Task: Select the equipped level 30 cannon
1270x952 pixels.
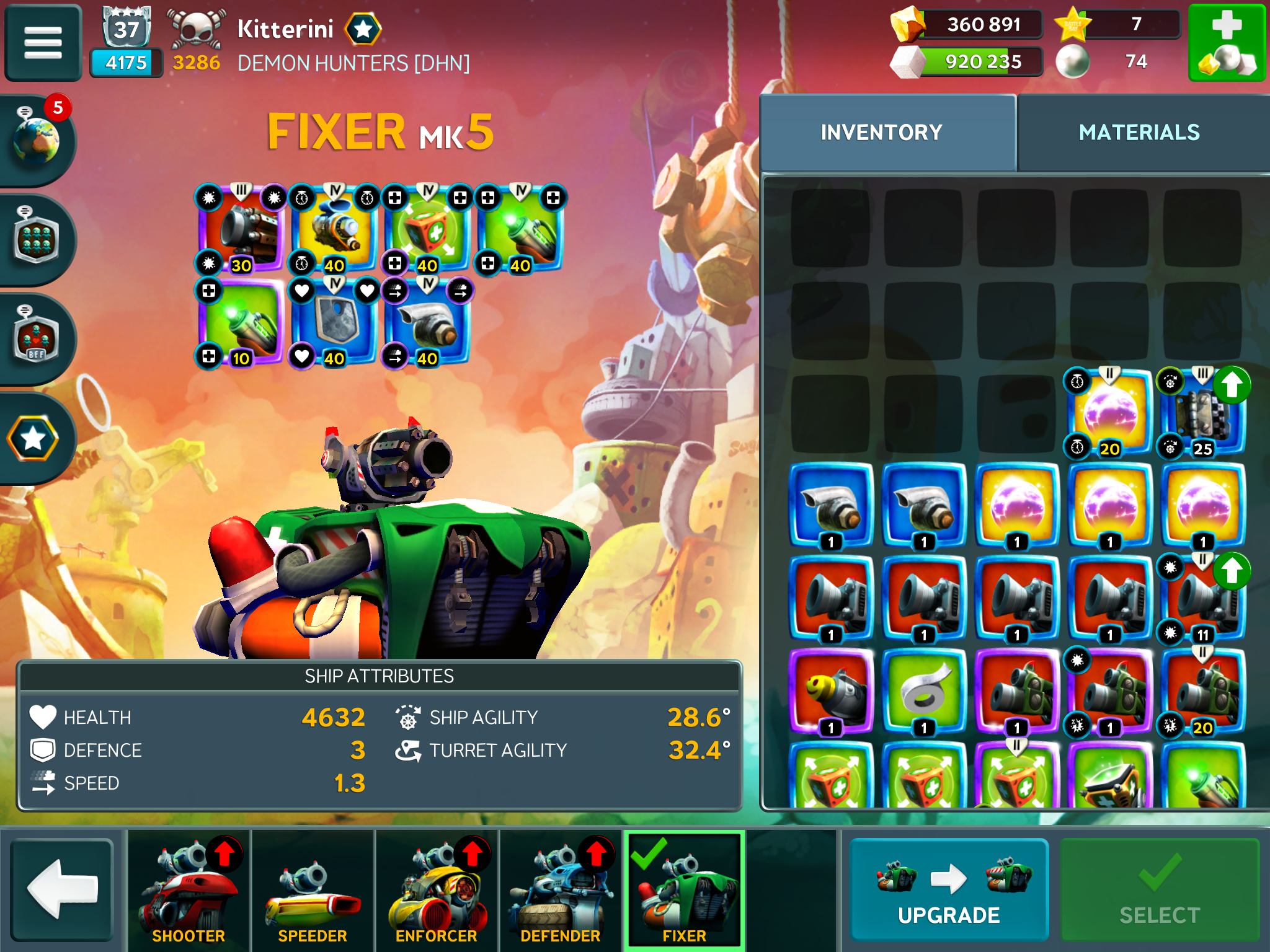Action: (x=242, y=229)
